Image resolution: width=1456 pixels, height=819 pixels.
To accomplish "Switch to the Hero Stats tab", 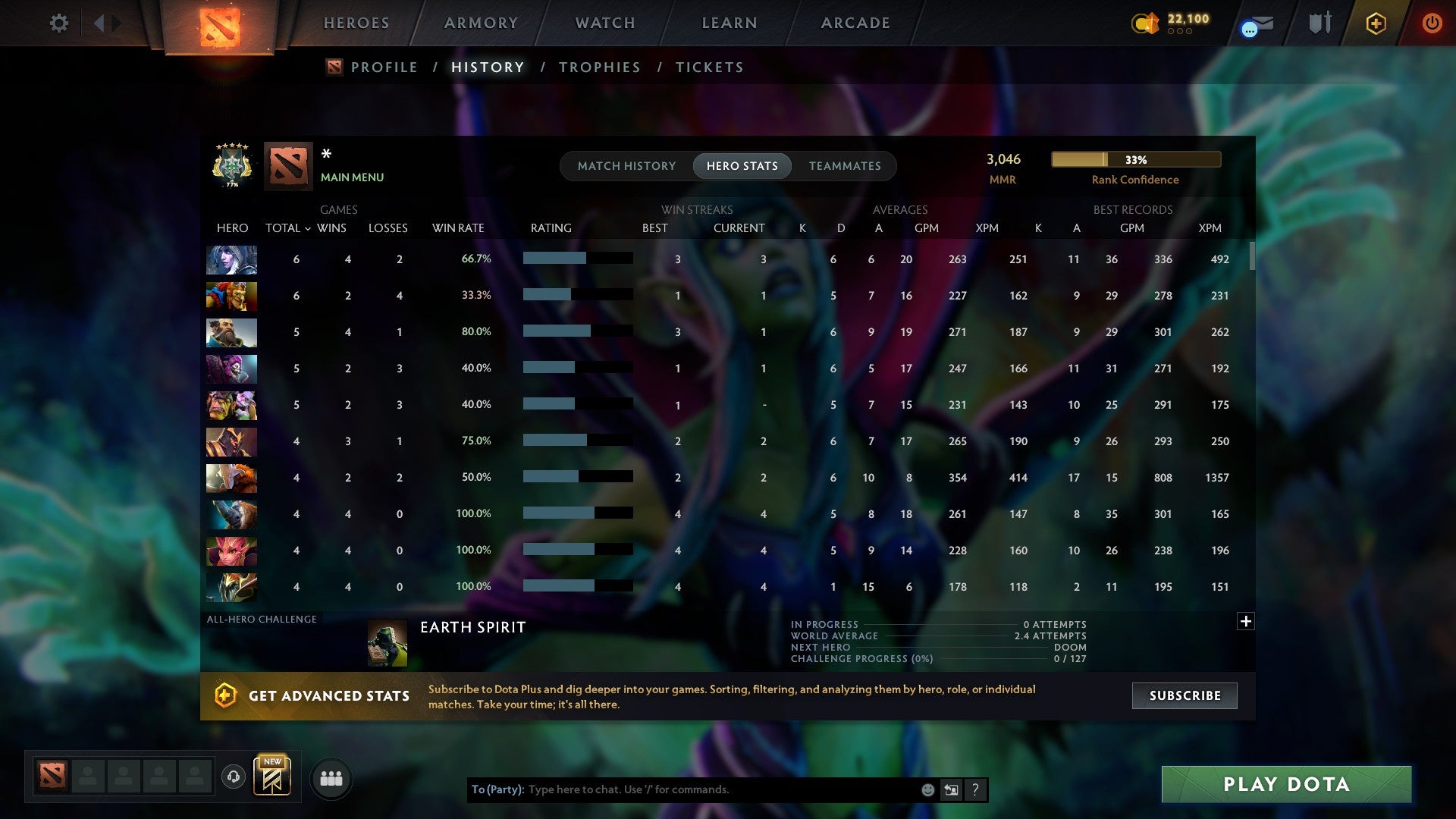I will pos(742,166).
